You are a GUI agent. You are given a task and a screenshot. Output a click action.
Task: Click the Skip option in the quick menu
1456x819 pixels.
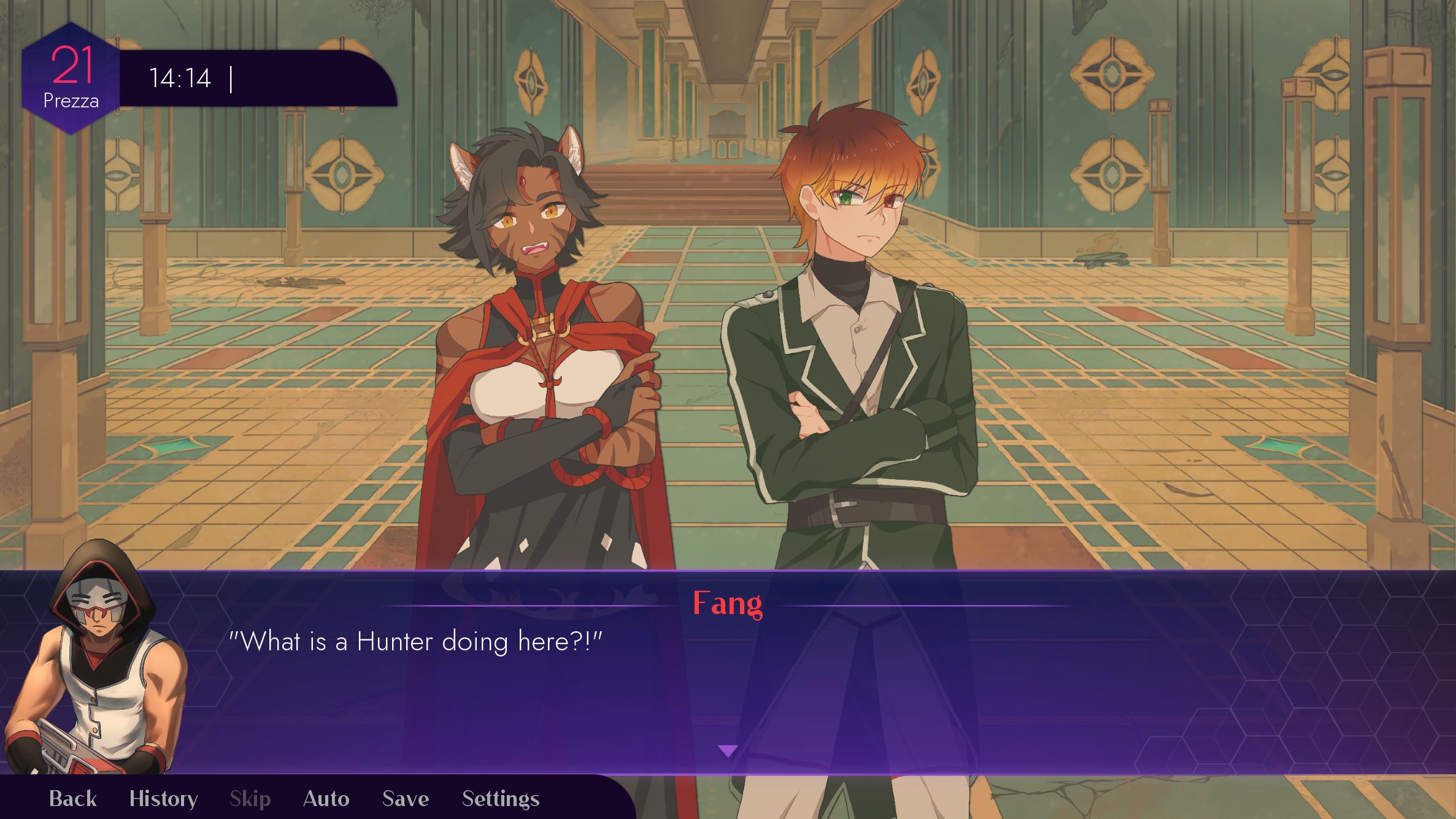(250, 799)
